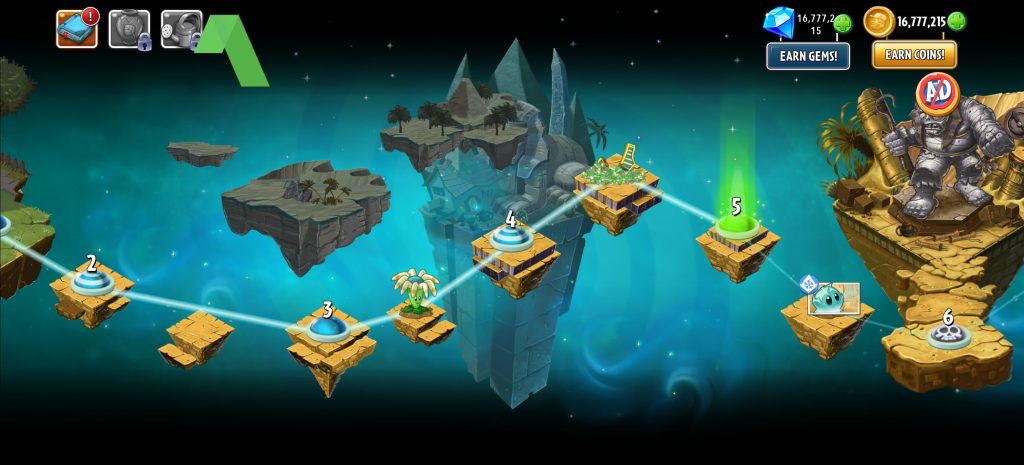Add coins with the green plus

pyautogui.click(x=957, y=21)
